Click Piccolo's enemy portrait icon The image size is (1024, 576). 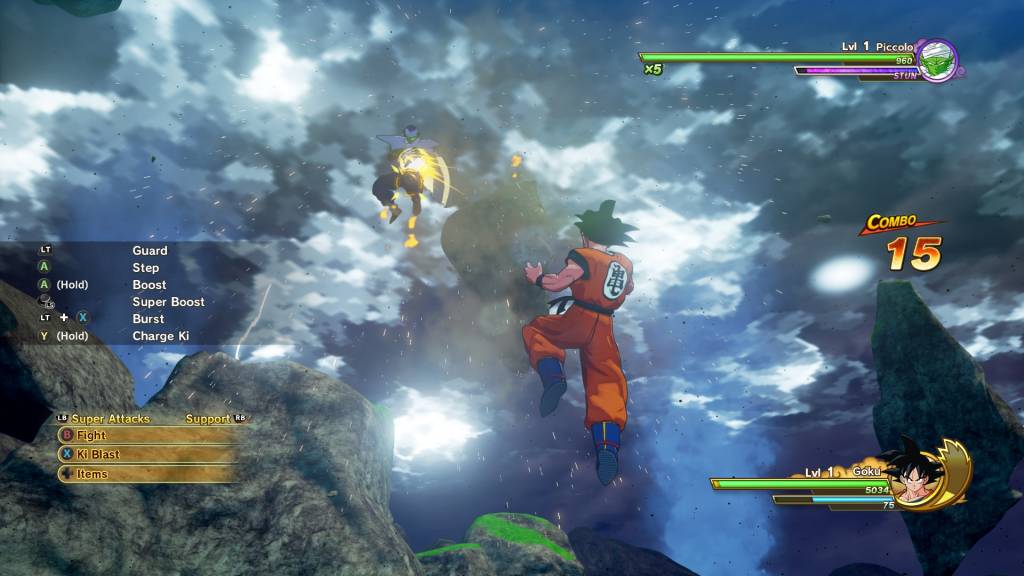(x=937, y=58)
